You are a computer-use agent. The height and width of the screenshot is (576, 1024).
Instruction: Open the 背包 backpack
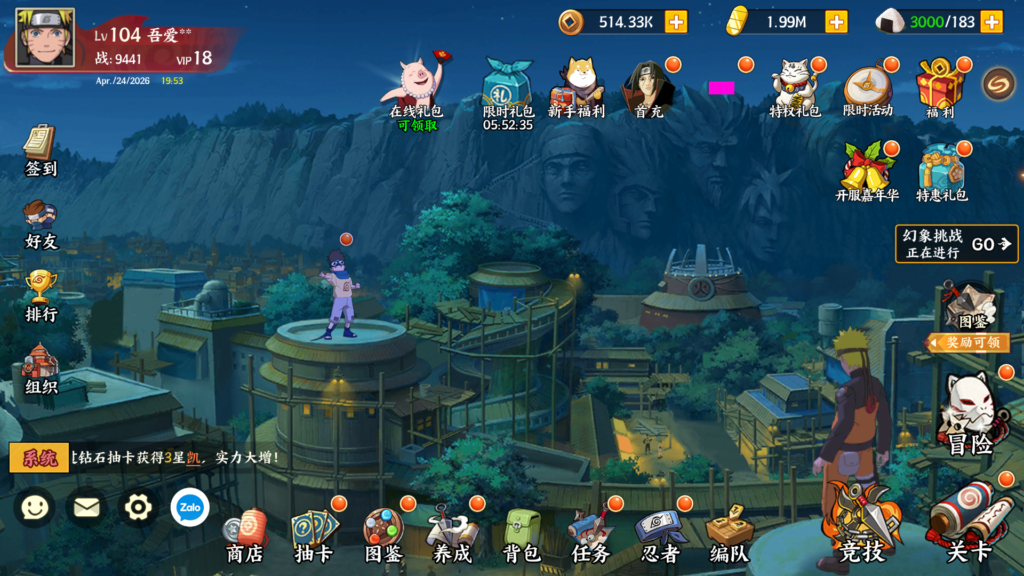click(x=521, y=535)
